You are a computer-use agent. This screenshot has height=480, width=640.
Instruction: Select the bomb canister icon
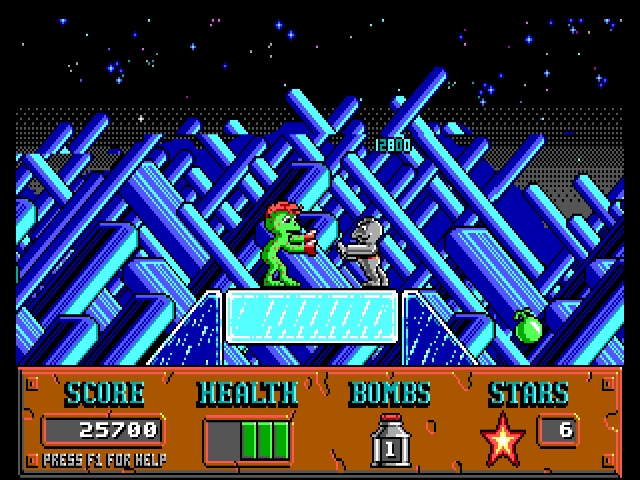coord(391,441)
